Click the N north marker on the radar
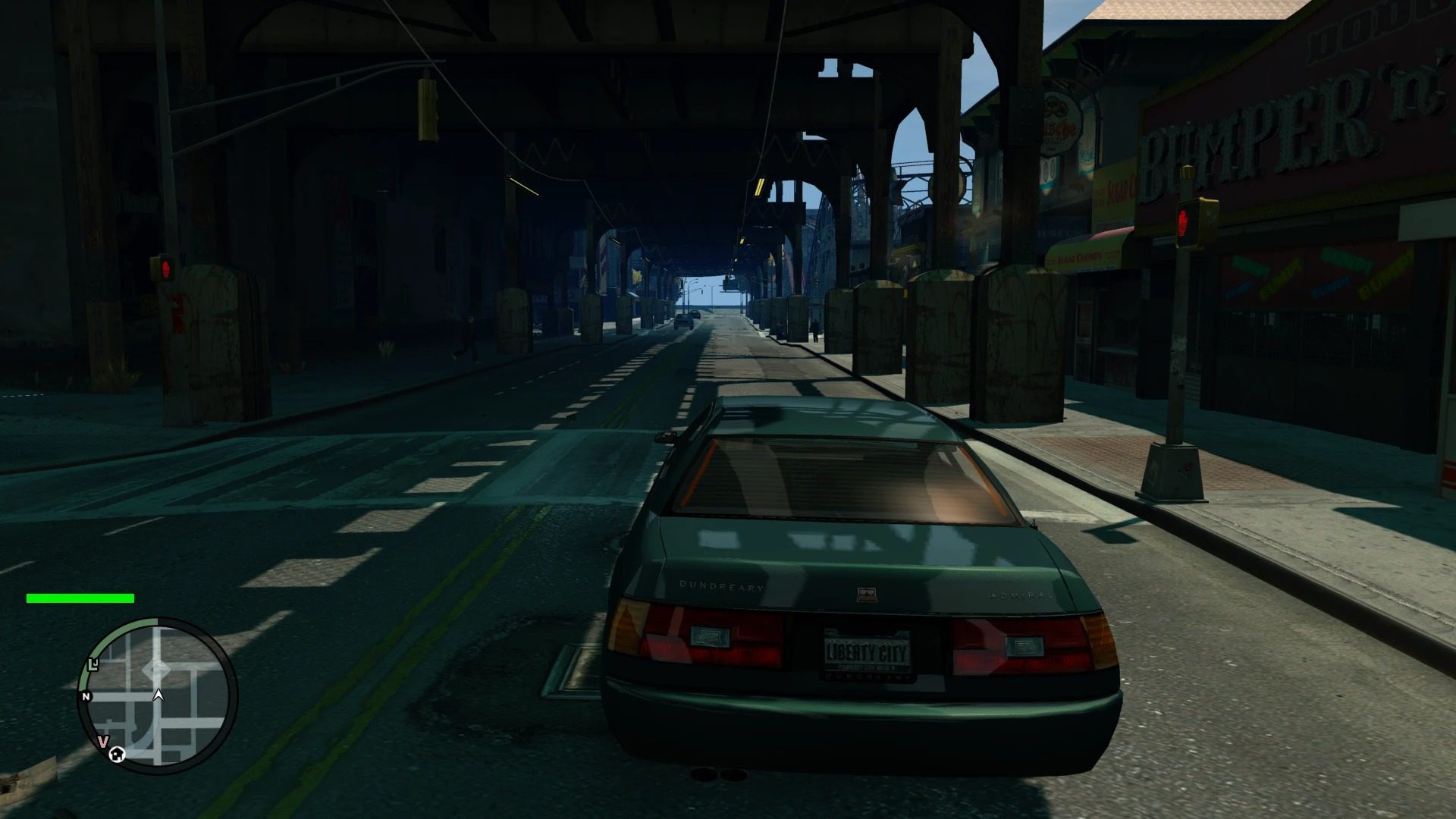 pos(86,696)
